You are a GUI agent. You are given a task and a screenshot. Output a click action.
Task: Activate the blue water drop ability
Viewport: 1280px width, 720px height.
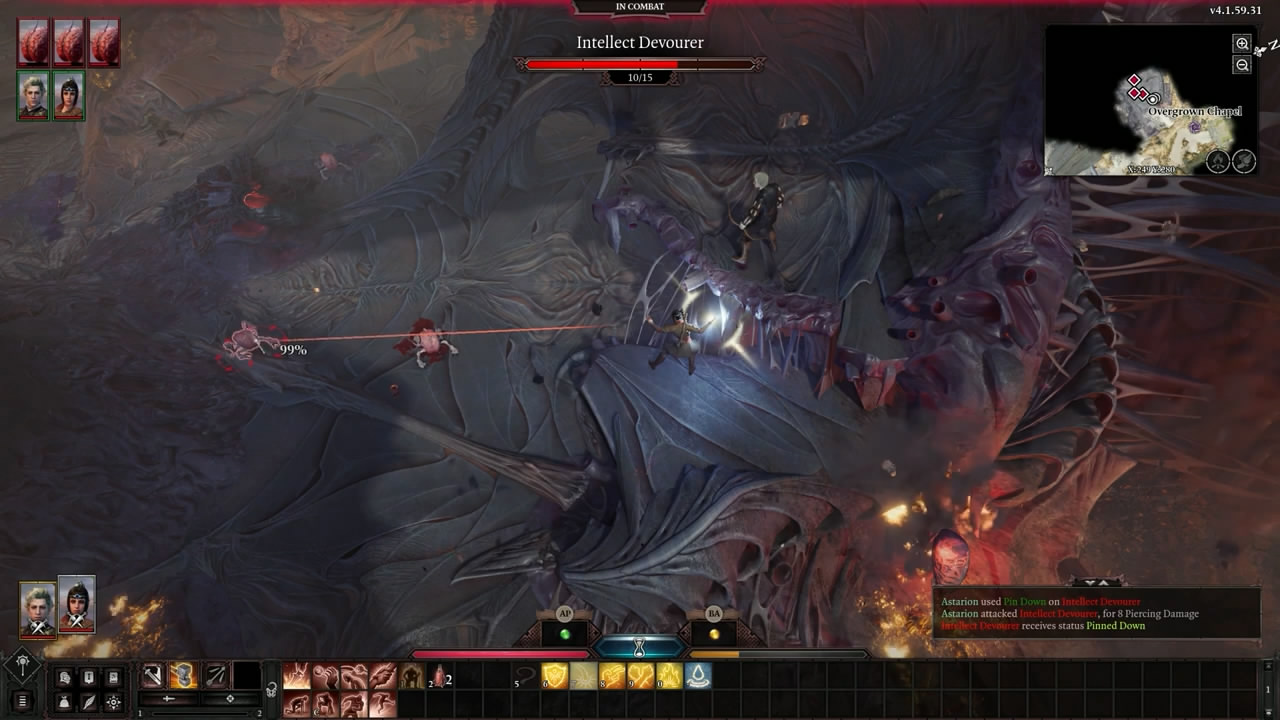(x=698, y=677)
